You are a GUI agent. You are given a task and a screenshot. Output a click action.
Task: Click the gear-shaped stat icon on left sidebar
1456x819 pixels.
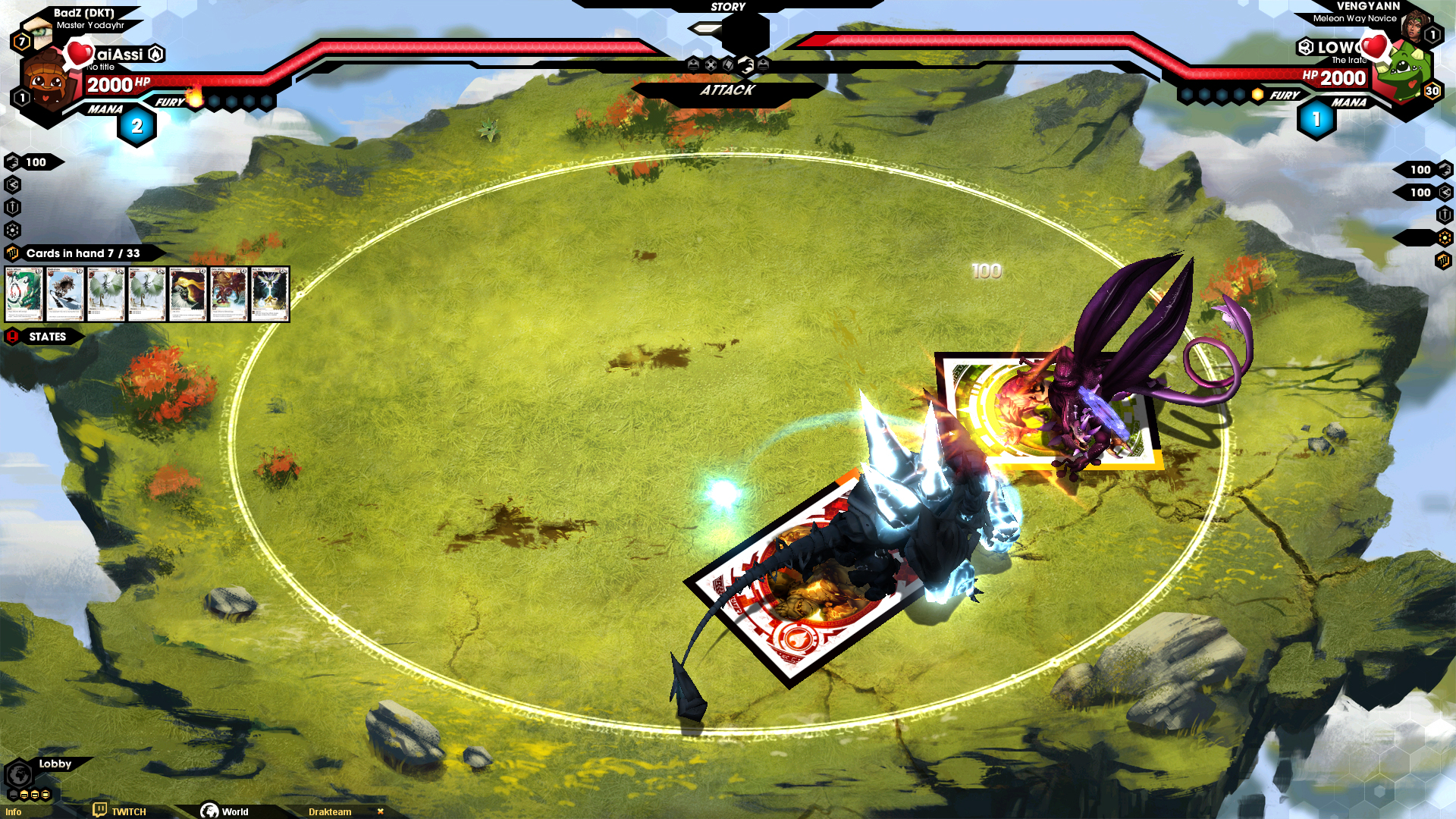[x=12, y=229]
